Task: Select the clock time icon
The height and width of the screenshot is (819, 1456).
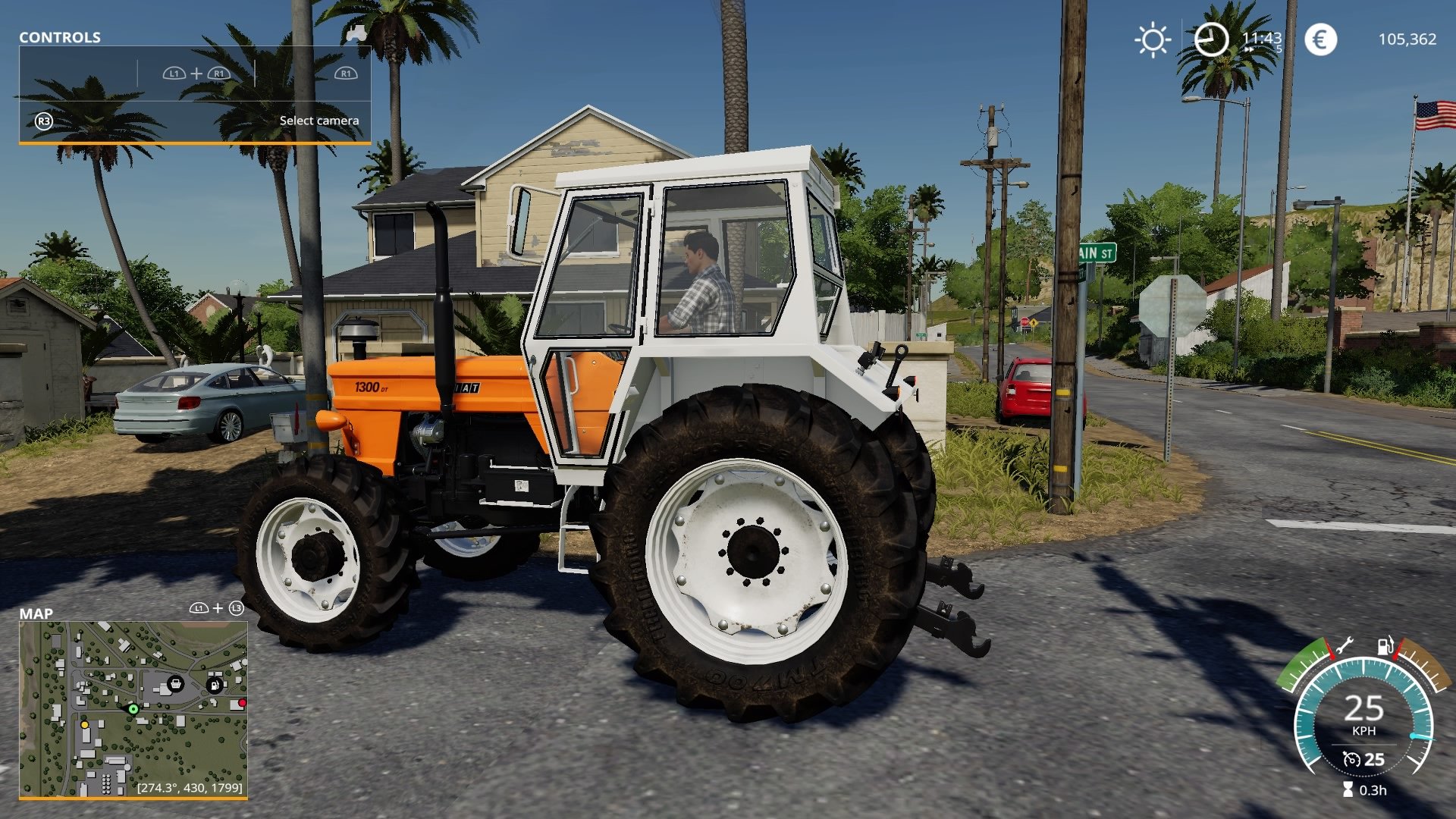Action: 1211,38
